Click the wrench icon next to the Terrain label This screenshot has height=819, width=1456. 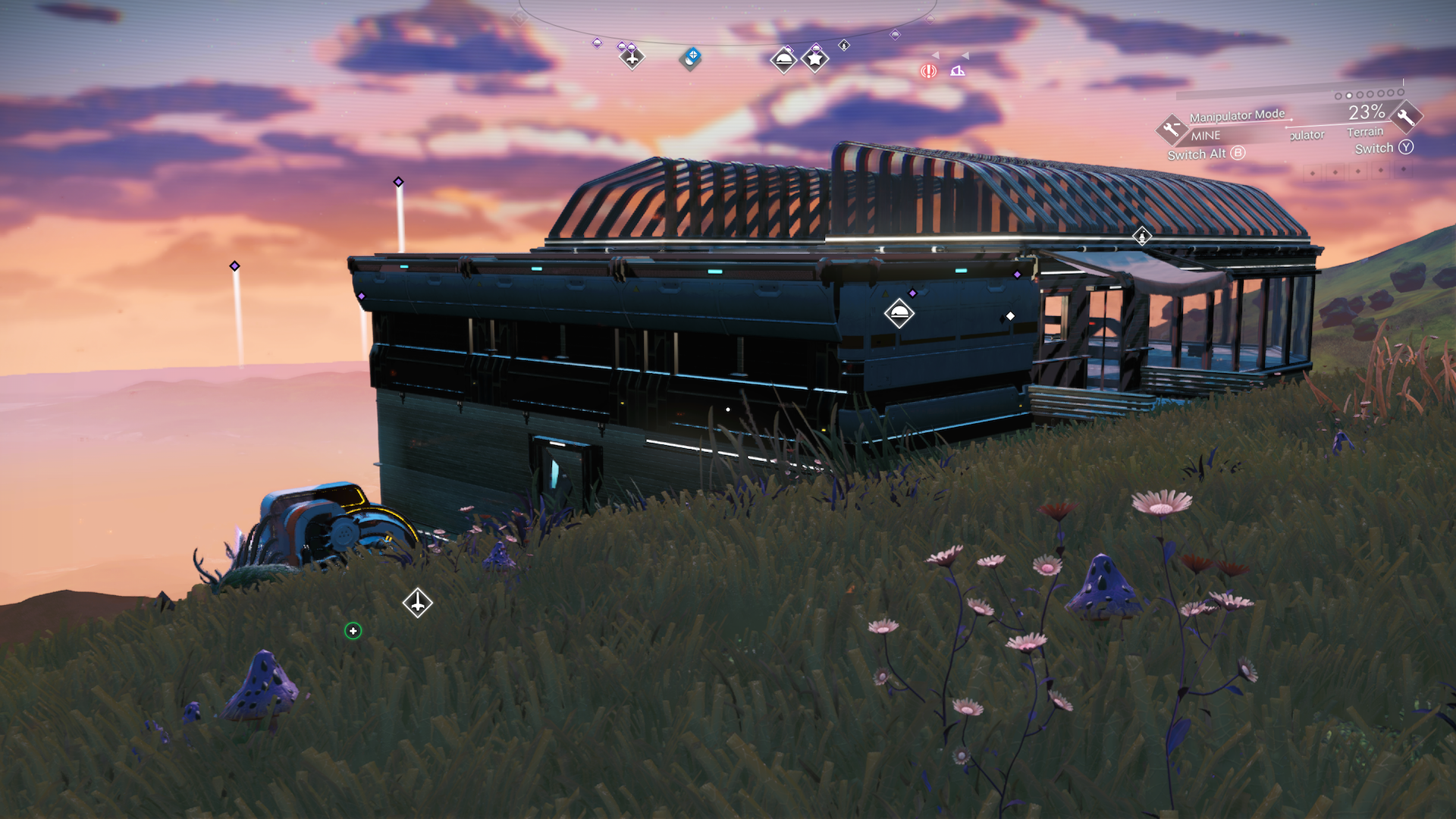coord(1404,116)
